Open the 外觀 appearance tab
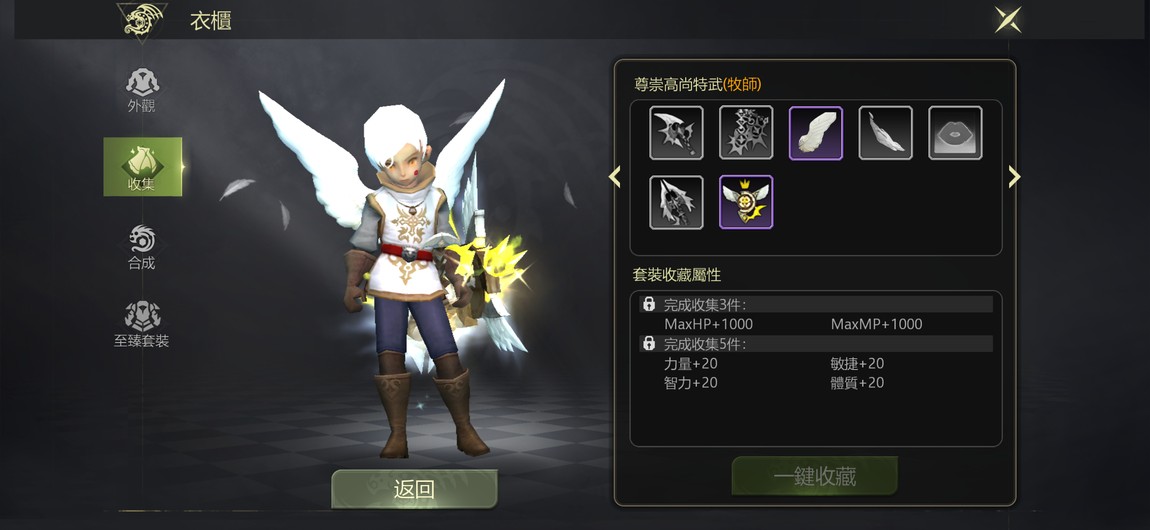The height and width of the screenshot is (530, 1150). click(x=142, y=89)
